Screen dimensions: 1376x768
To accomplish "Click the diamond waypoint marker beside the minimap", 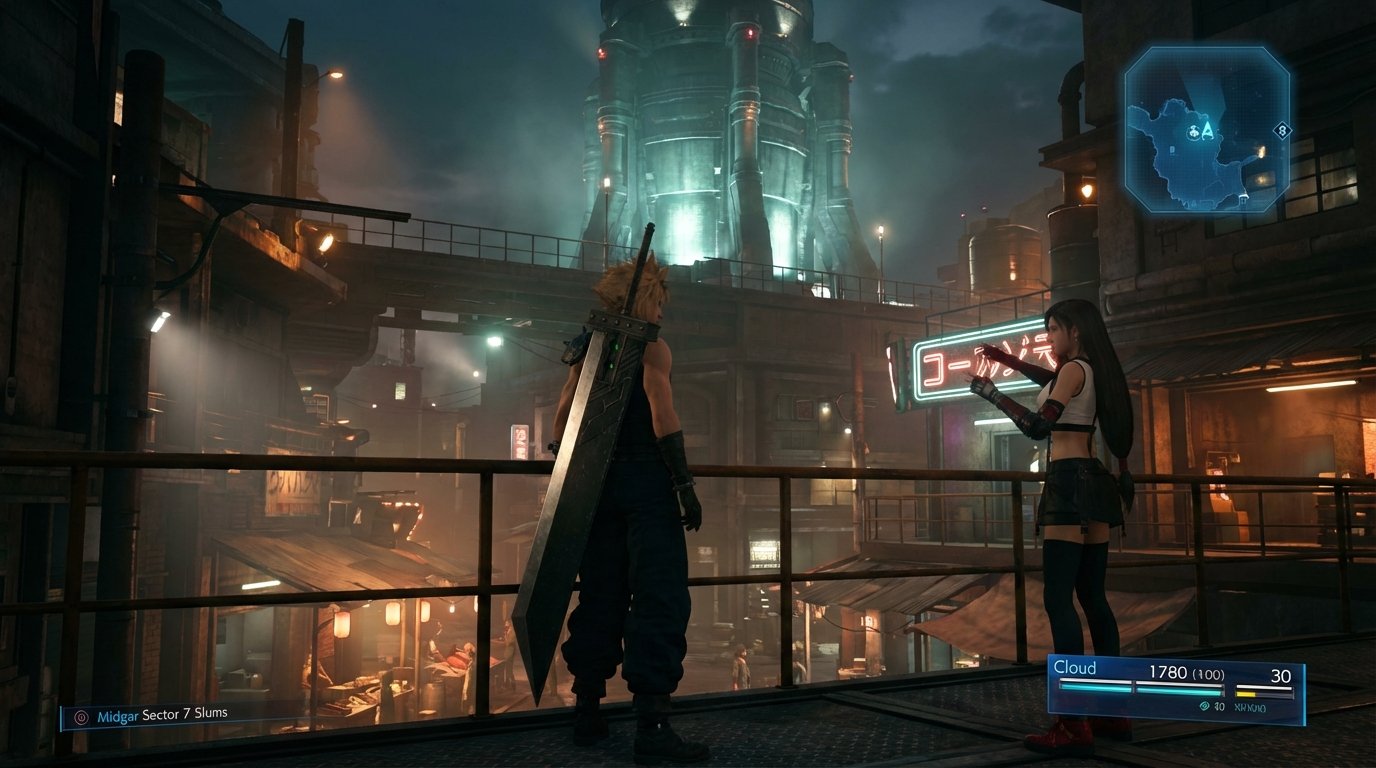I will [1282, 130].
